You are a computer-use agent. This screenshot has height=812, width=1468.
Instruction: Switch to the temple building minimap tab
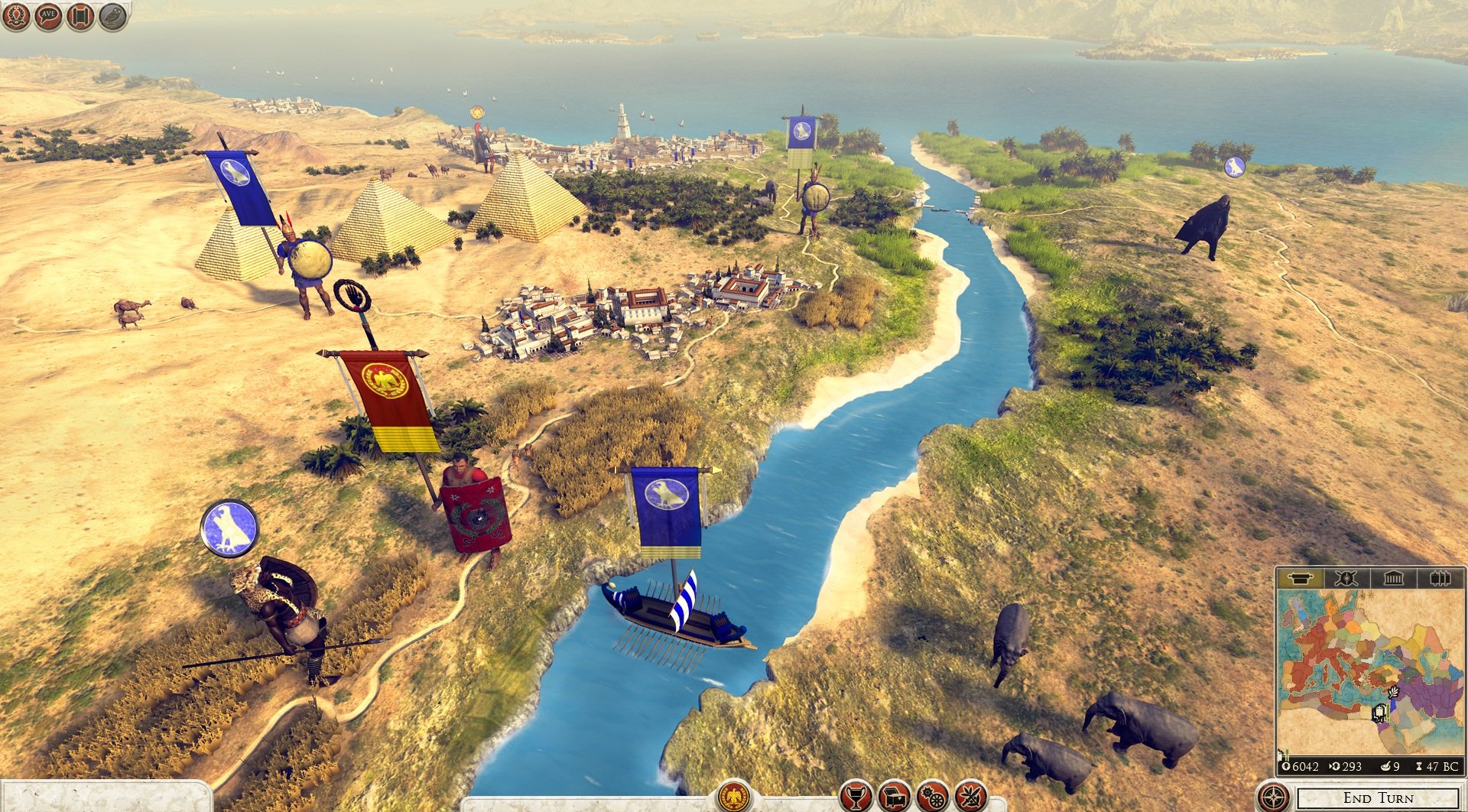1393,578
